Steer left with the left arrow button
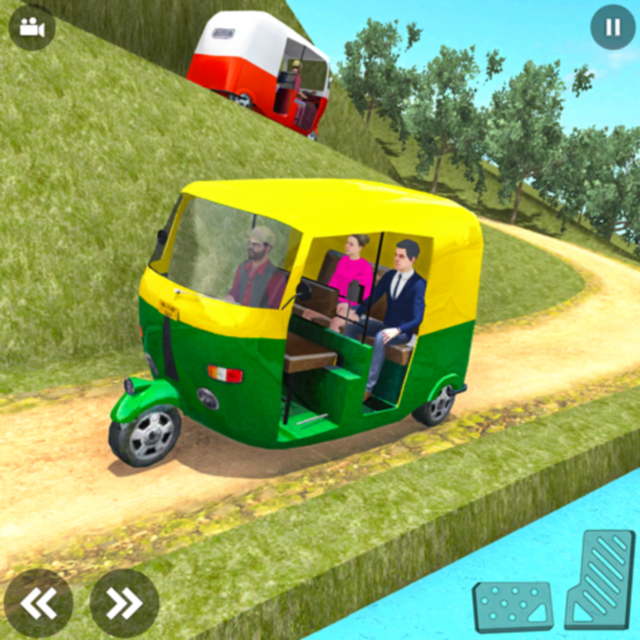Viewport: 640px width, 640px height. [38, 602]
